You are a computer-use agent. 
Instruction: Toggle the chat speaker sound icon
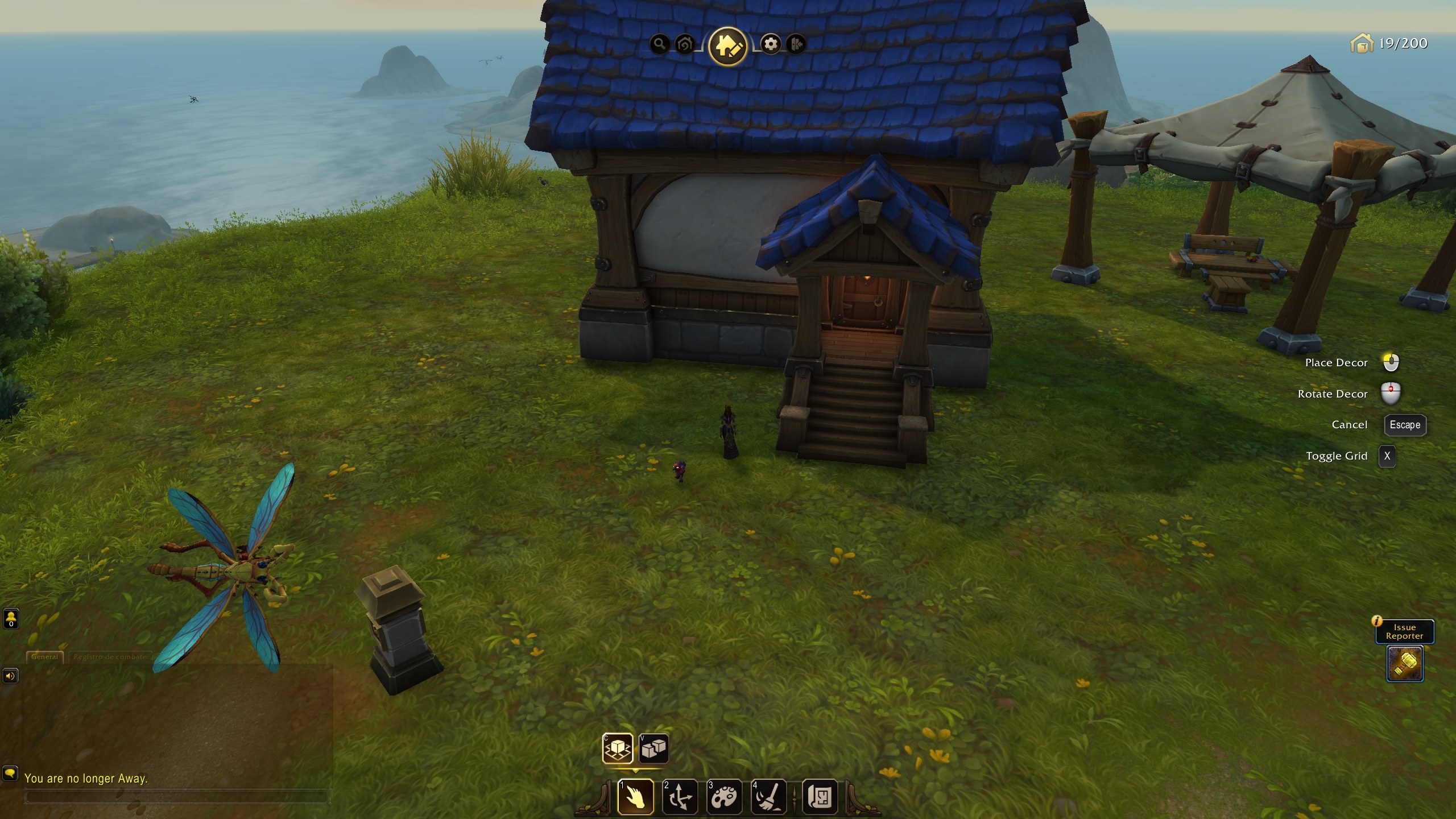[x=10, y=676]
